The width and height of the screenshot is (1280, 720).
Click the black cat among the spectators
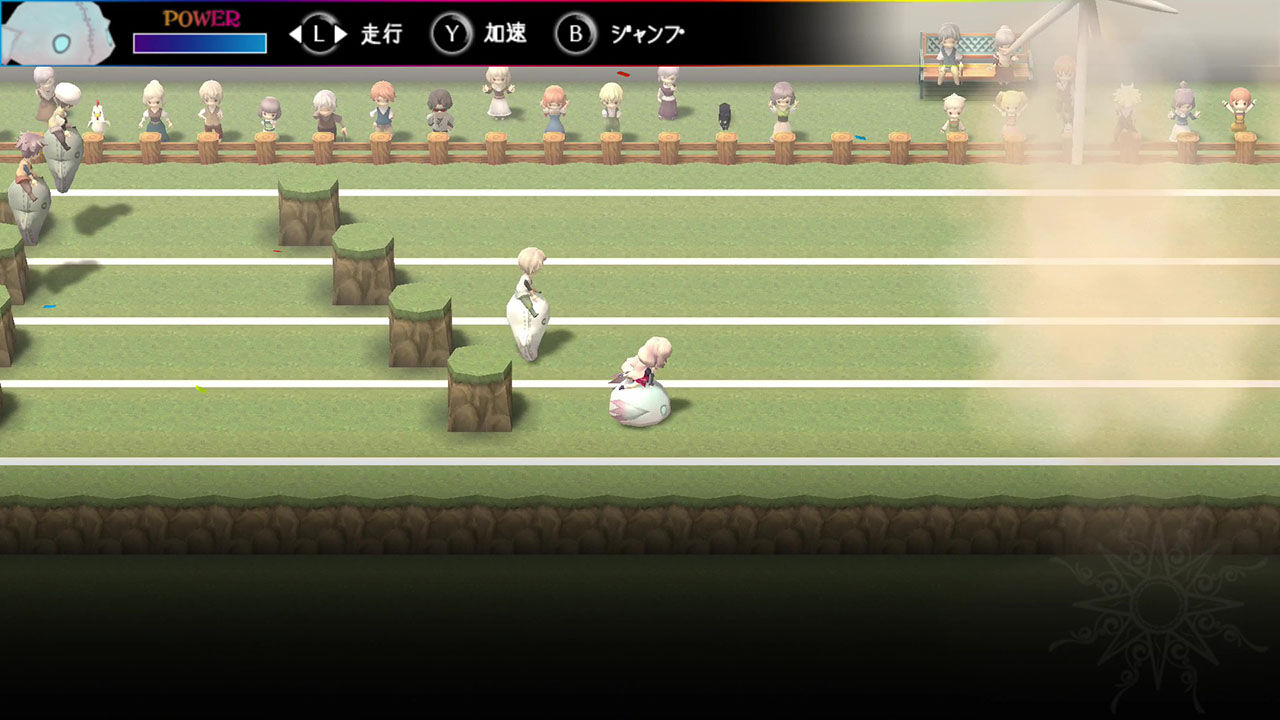pyautogui.click(x=723, y=115)
